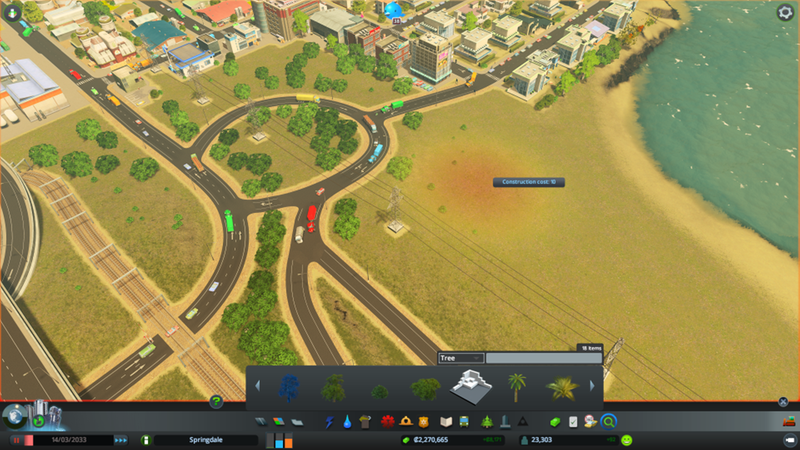Open the Parks green tree menu

click(x=487, y=421)
